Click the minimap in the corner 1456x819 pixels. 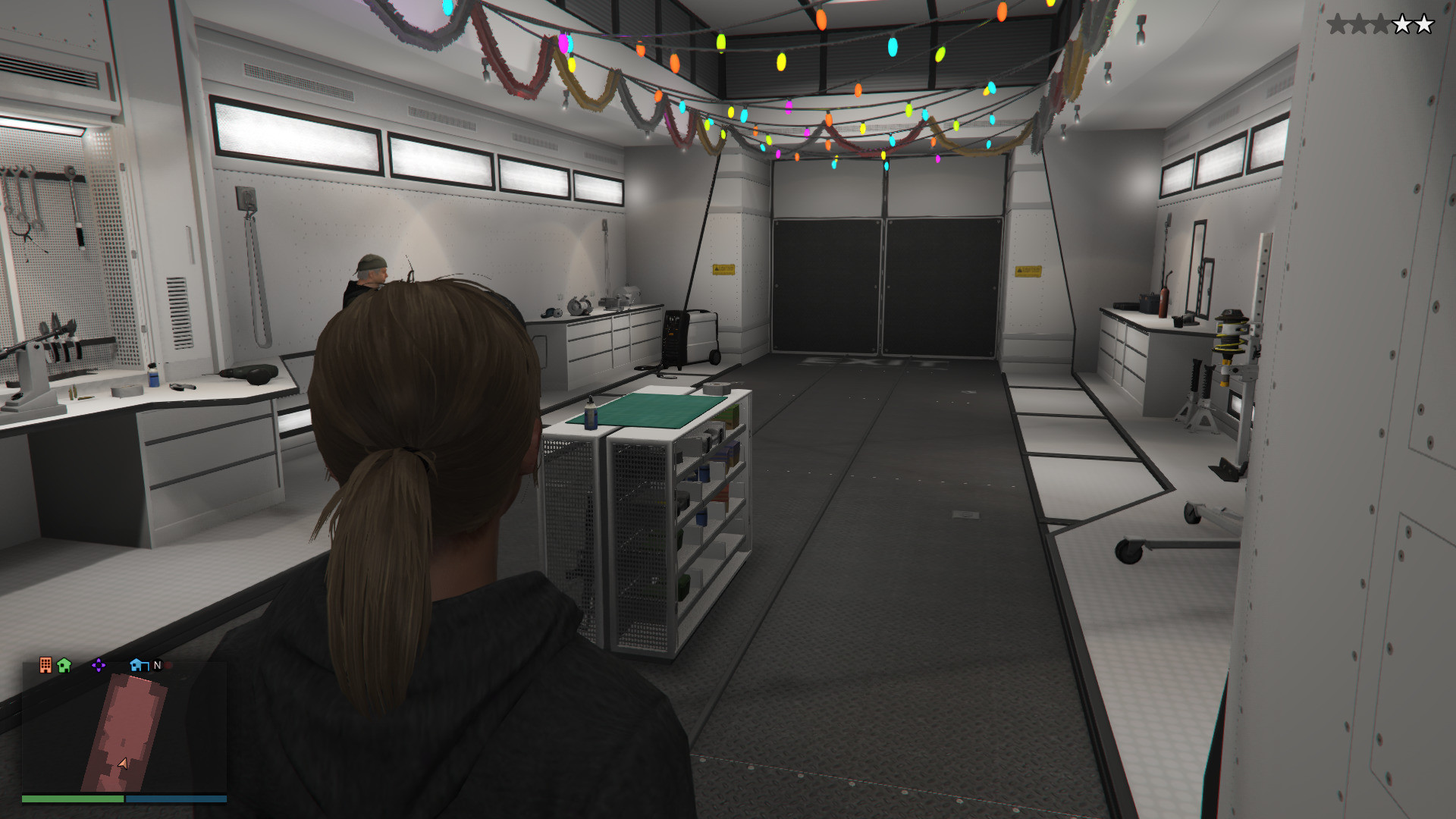click(124, 727)
